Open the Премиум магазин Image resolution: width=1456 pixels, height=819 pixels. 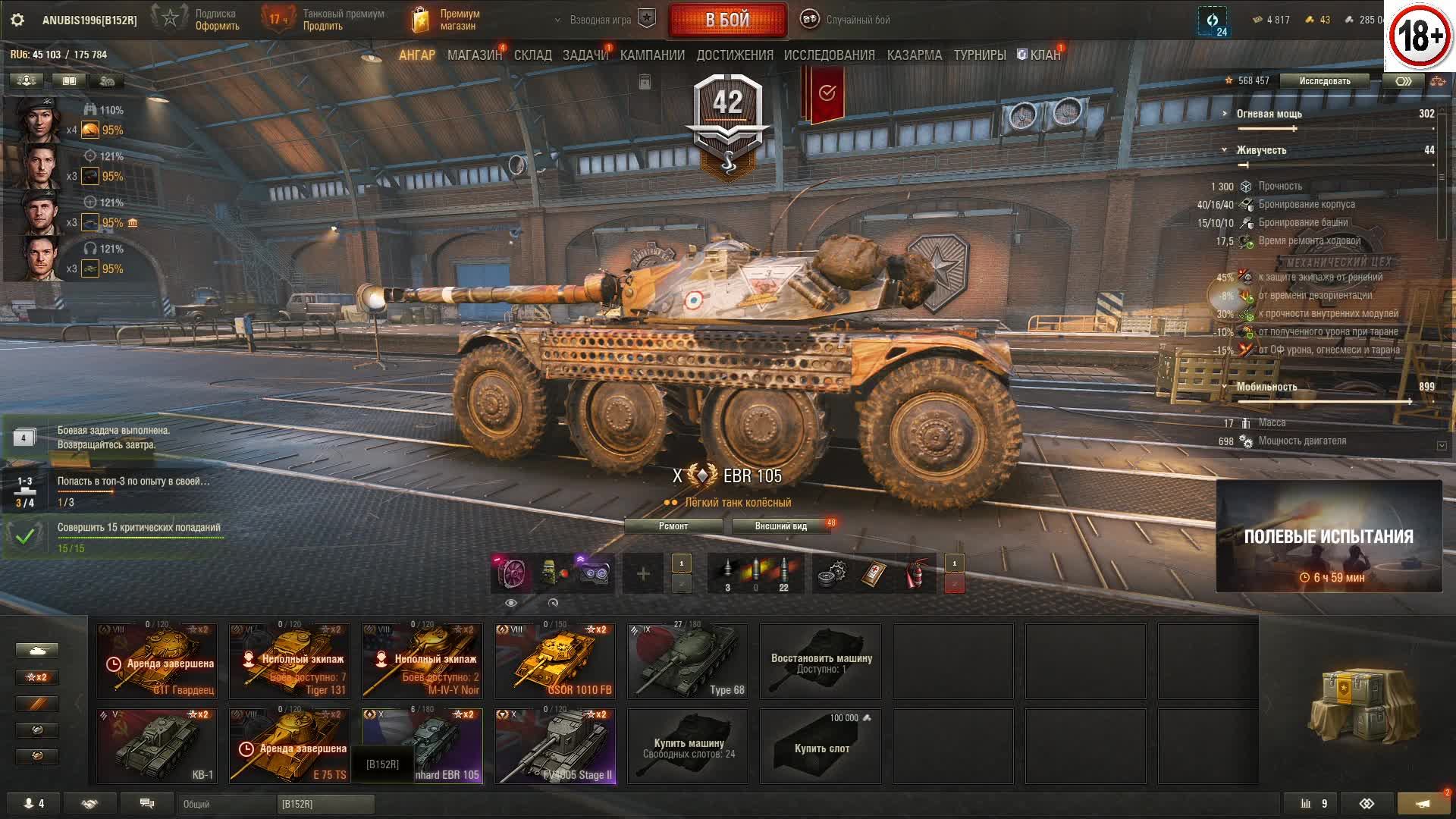coord(447,20)
